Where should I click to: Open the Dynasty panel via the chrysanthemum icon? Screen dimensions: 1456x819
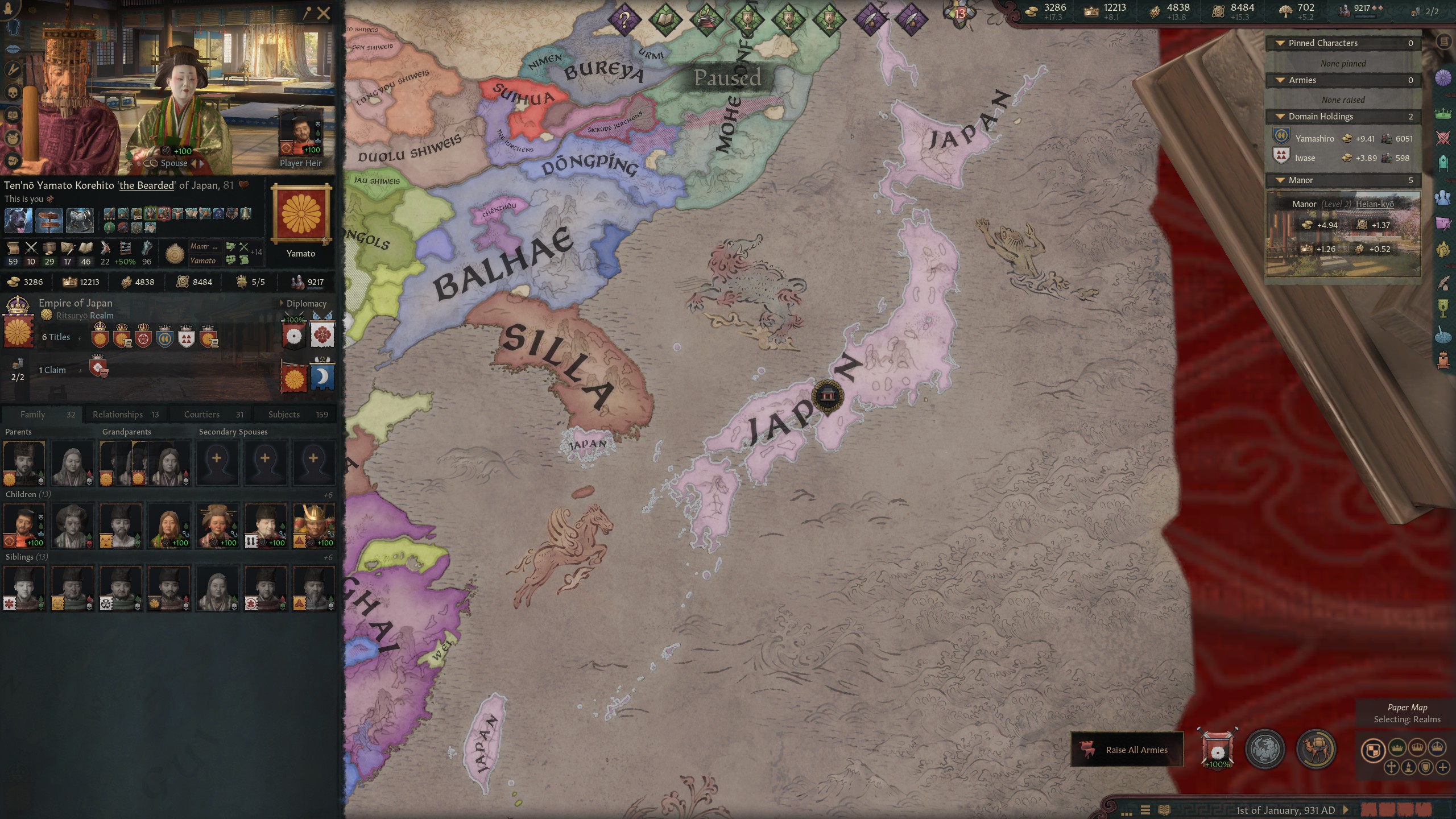1443,77
